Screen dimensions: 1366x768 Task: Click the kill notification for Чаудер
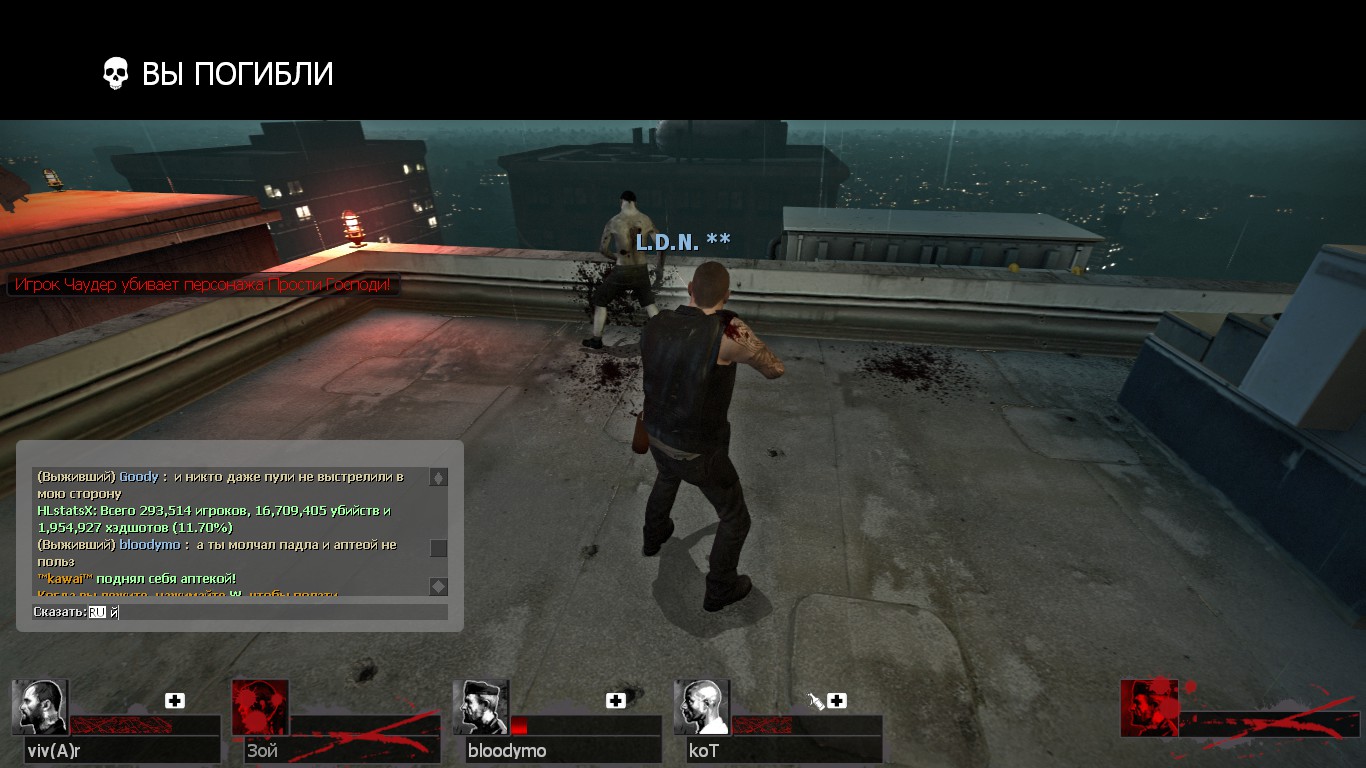point(204,285)
